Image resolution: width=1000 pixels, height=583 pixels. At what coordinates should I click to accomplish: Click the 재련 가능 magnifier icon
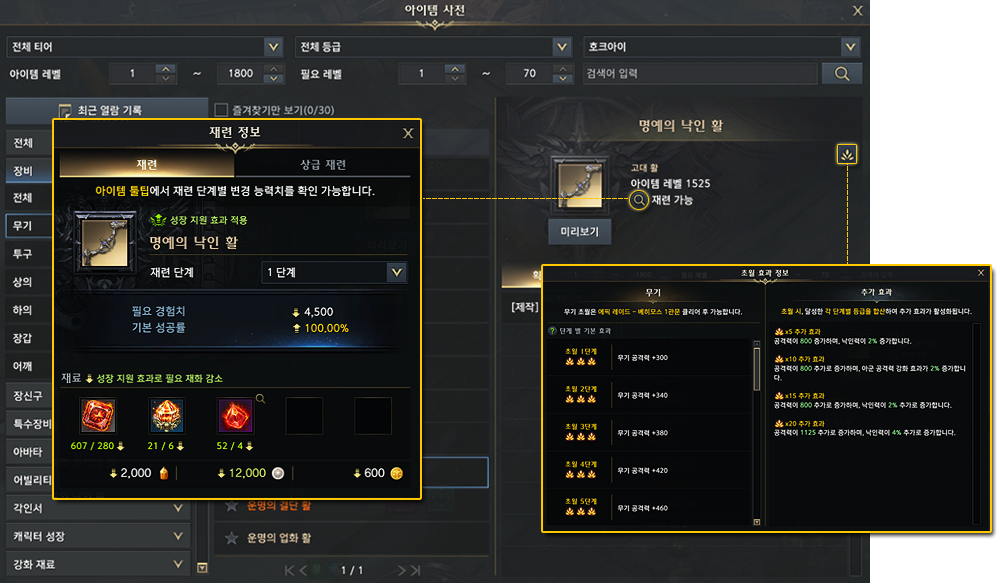pyautogui.click(x=639, y=200)
